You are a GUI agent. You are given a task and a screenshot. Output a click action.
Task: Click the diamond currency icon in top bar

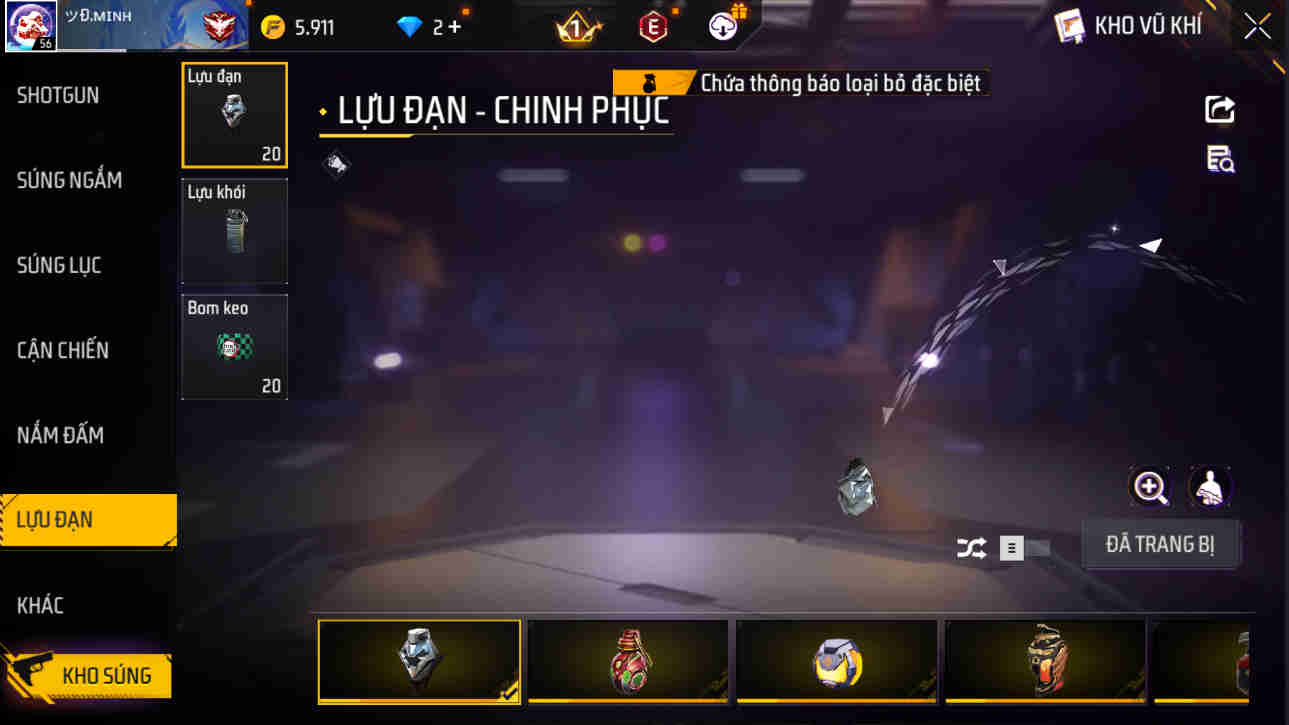pos(406,27)
